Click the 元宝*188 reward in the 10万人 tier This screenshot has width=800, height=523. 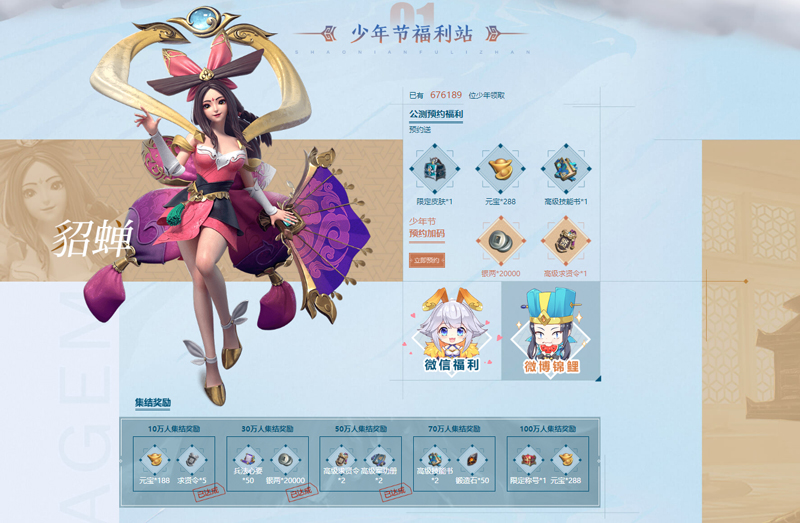click(154, 460)
